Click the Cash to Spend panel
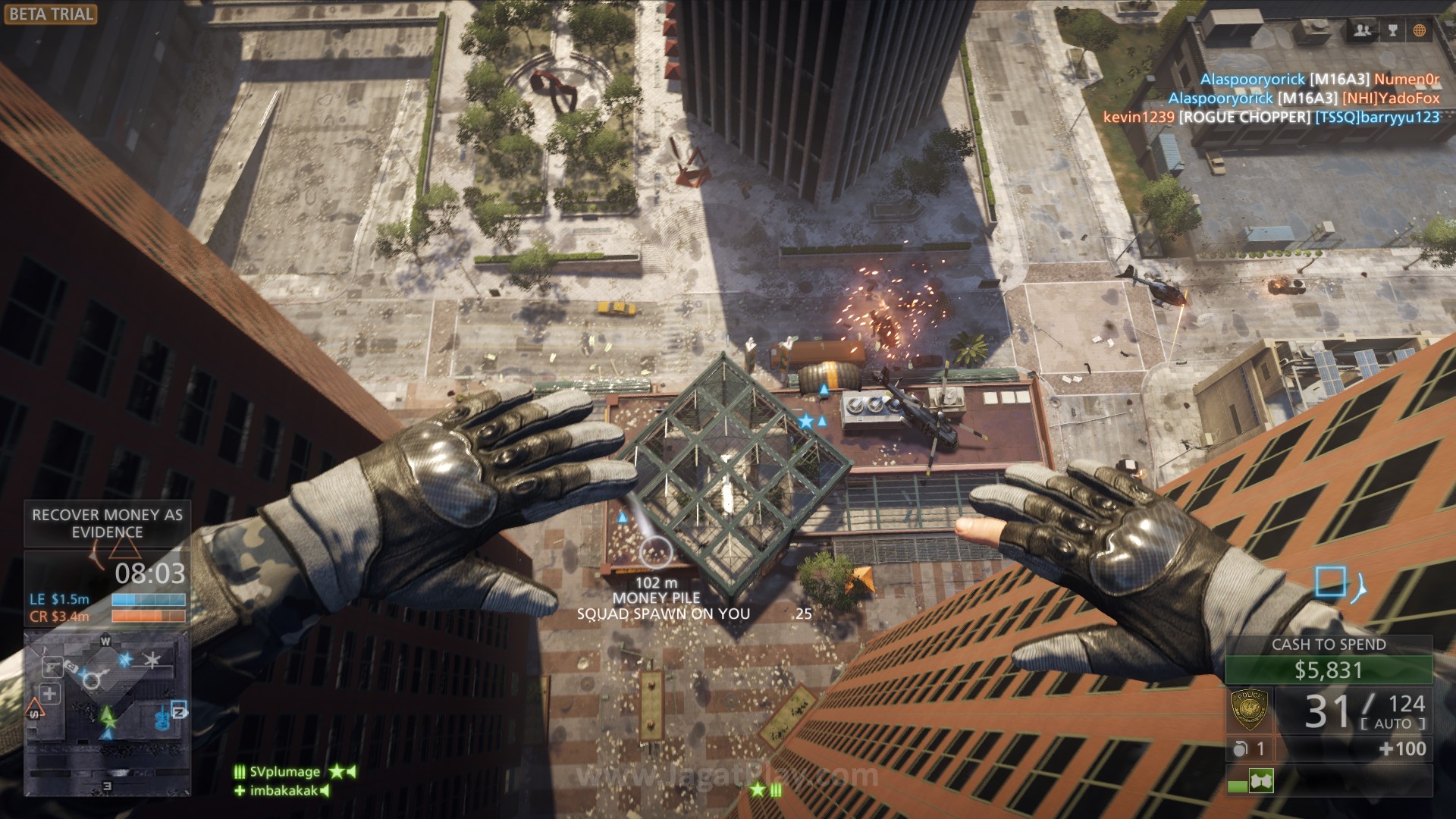Screen dimensions: 1456x819 [x=1329, y=661]
